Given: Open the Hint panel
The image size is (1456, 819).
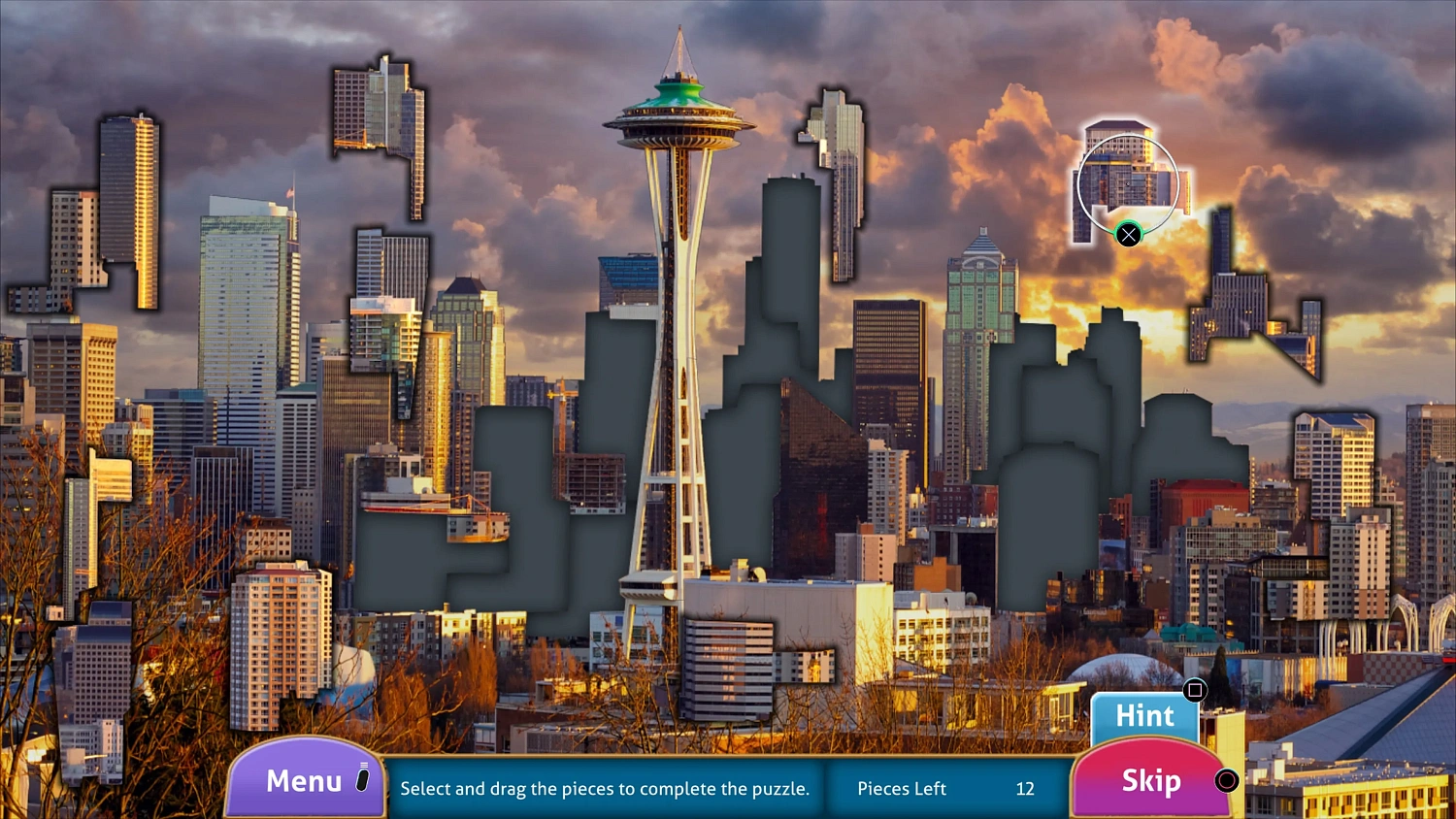Looking at the screenshot, I should click(1145, 716).
